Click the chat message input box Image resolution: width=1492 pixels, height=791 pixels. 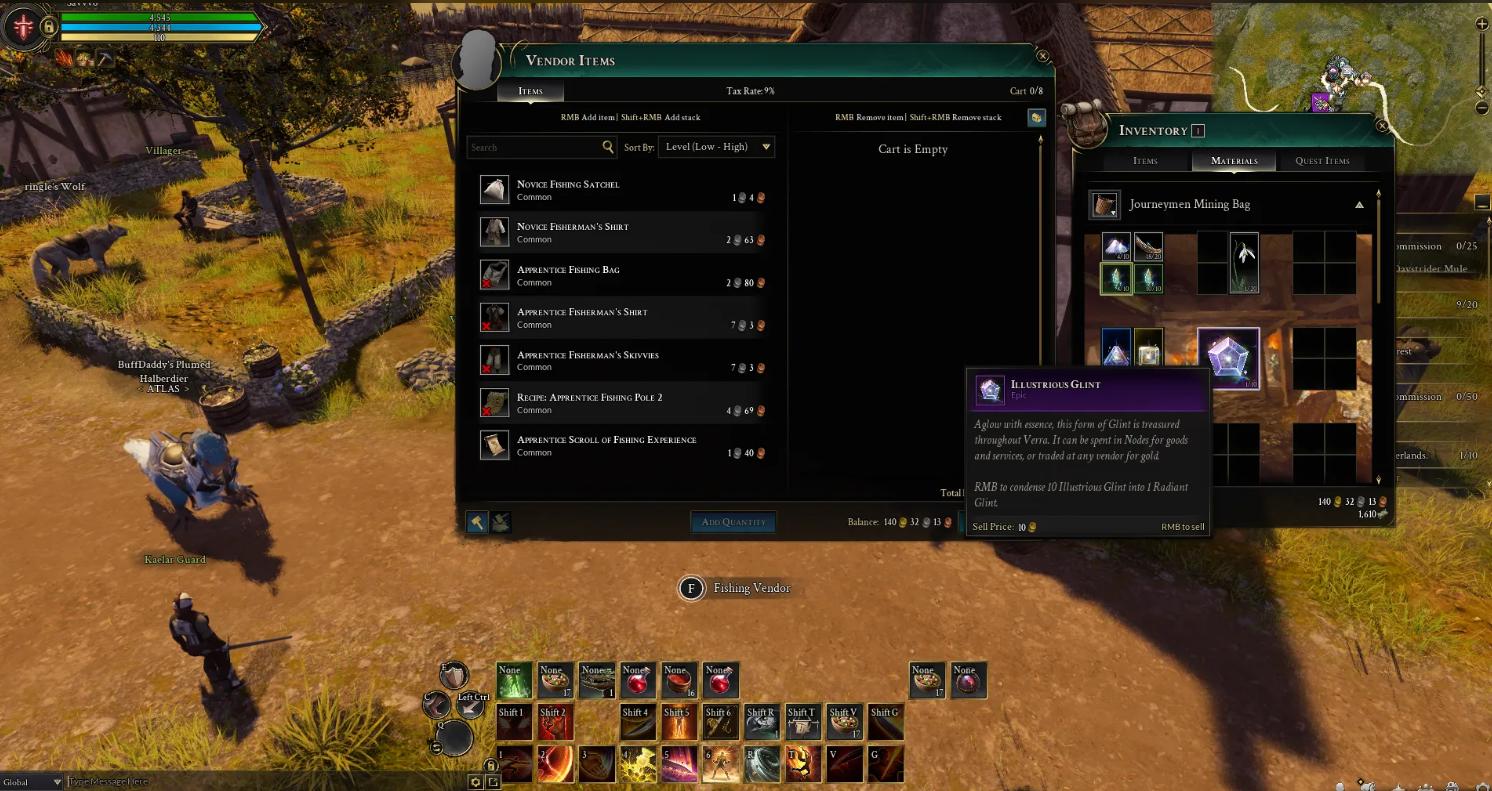point(260,782)
